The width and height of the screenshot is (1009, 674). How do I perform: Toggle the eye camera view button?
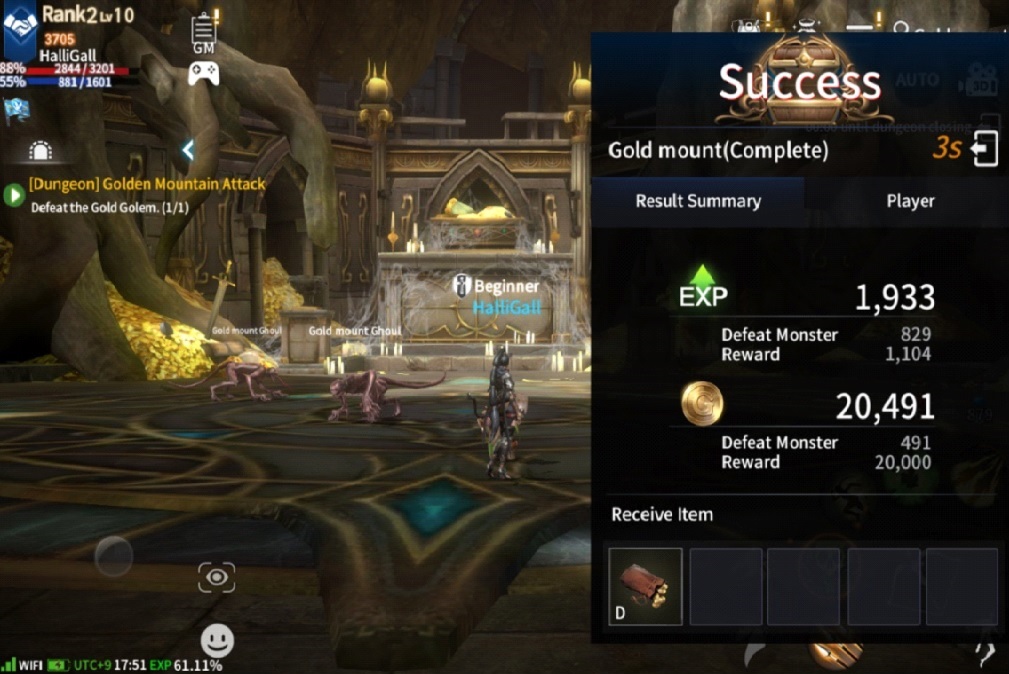(x=216, y=577)
